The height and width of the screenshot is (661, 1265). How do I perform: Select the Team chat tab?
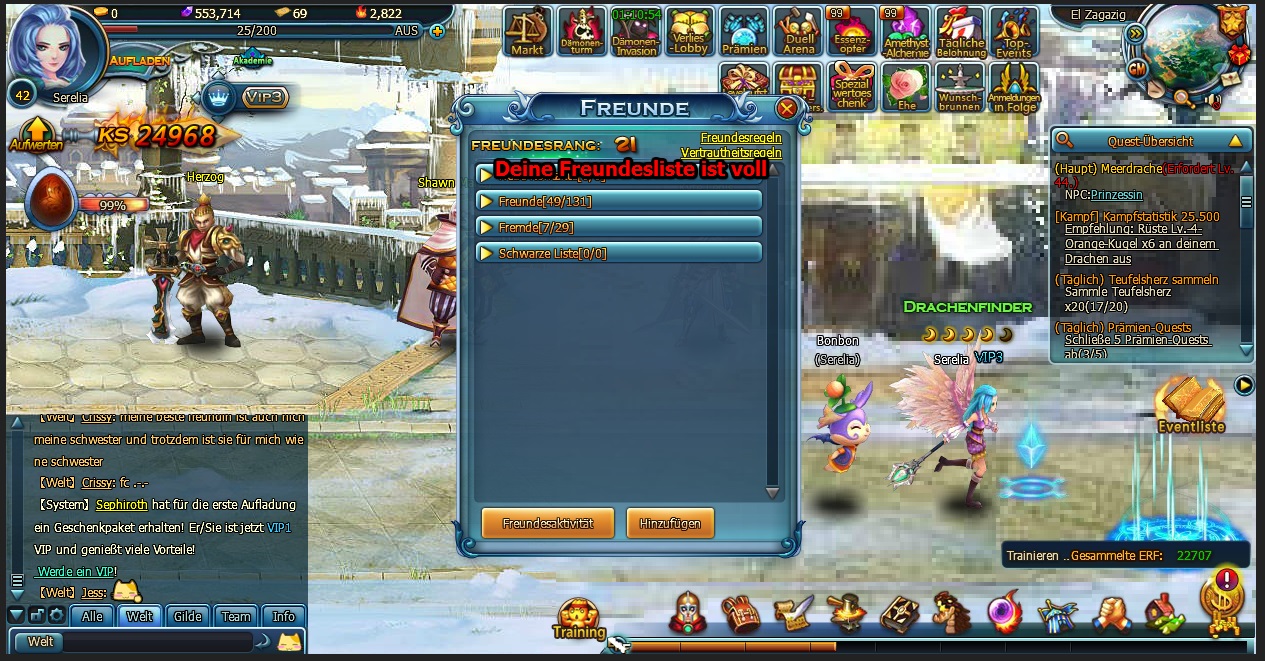pos(236,616)
